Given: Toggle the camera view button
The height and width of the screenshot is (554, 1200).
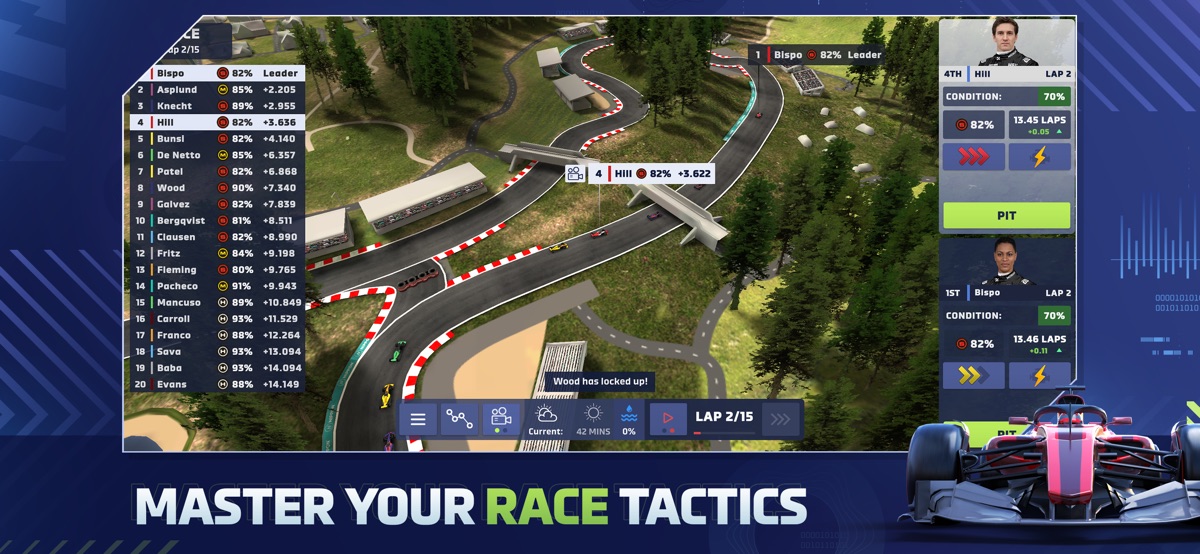Looking at the screenshot, I should pos(503,419).
